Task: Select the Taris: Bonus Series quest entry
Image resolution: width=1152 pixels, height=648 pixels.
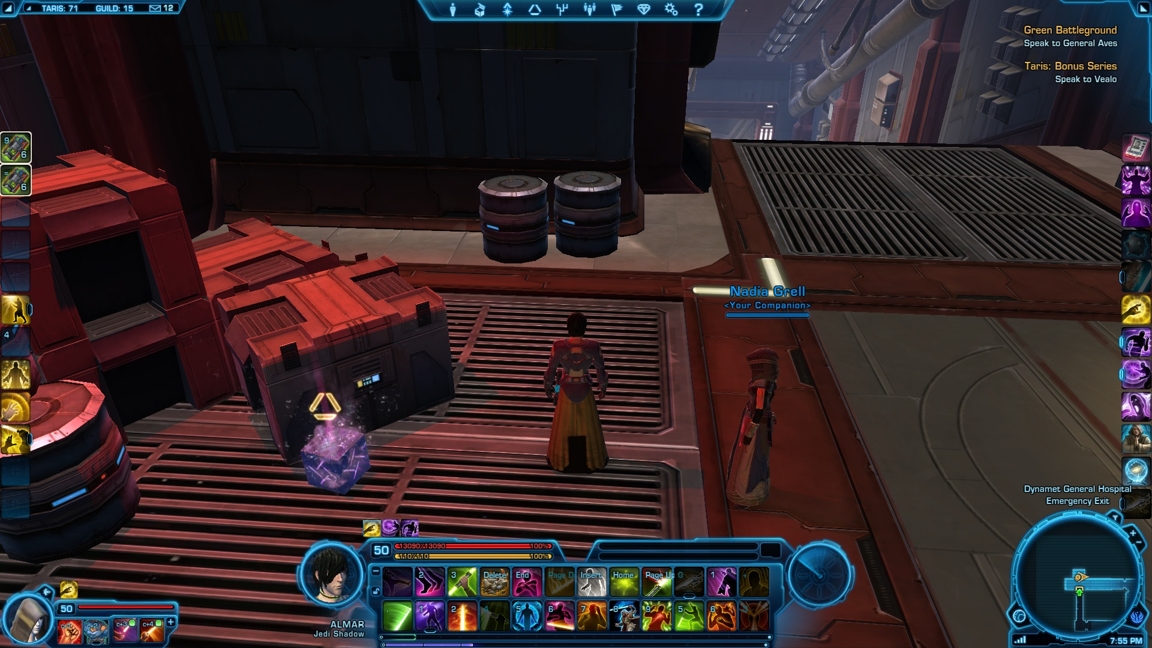Action: [1069, 66]
